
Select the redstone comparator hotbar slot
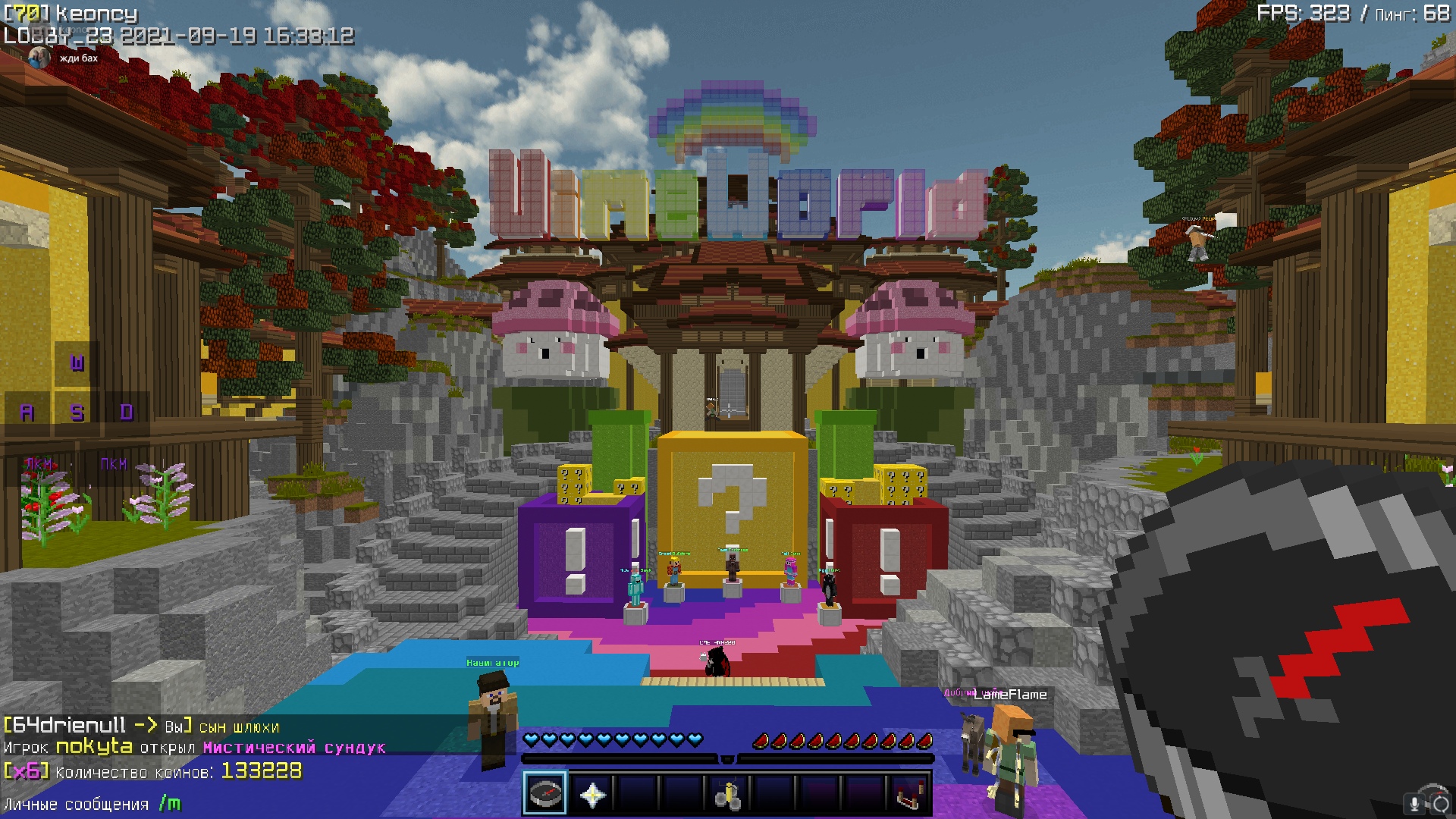click(908, 795)
